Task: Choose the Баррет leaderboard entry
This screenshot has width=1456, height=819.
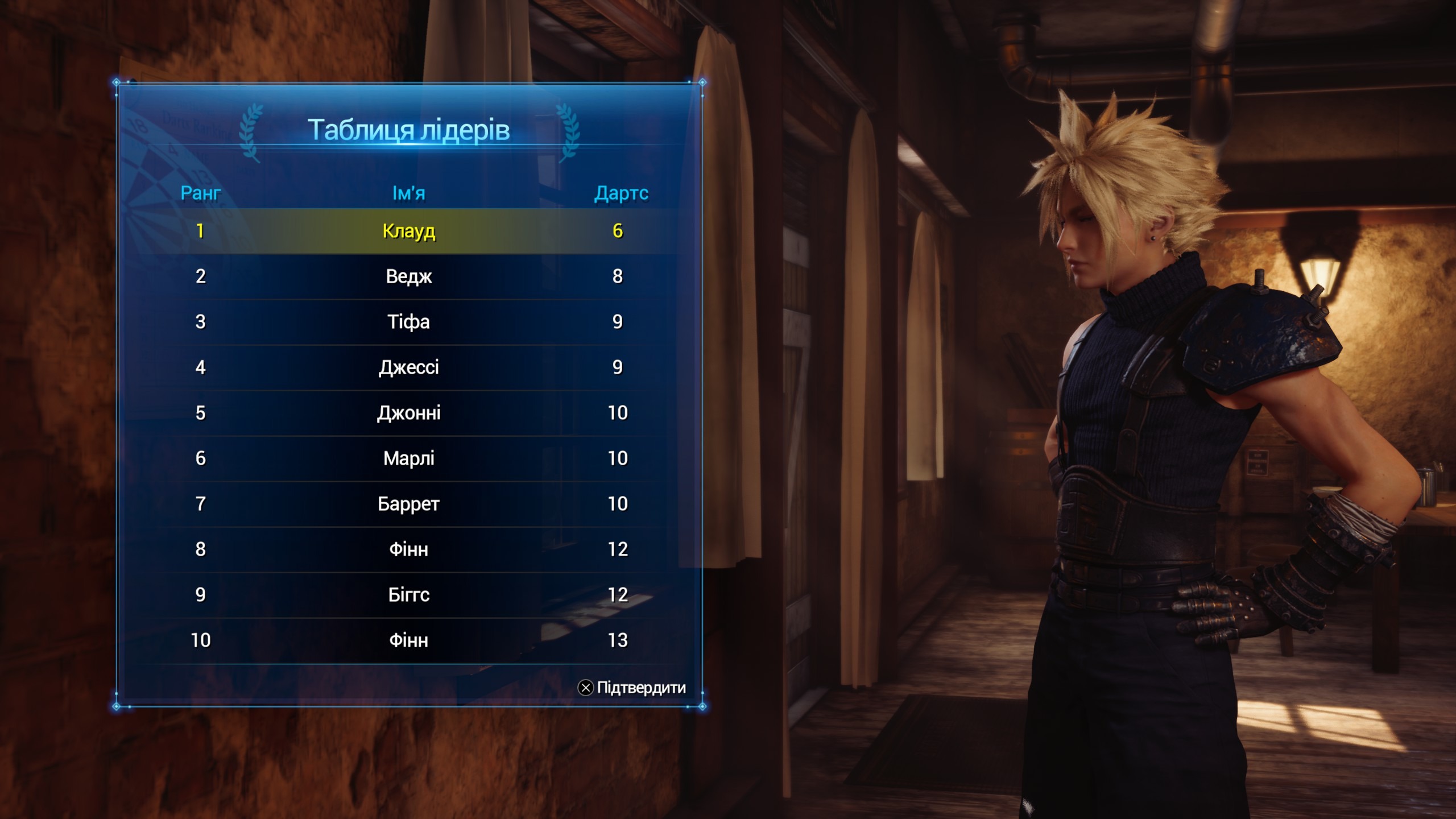Action: coord(408,504)
